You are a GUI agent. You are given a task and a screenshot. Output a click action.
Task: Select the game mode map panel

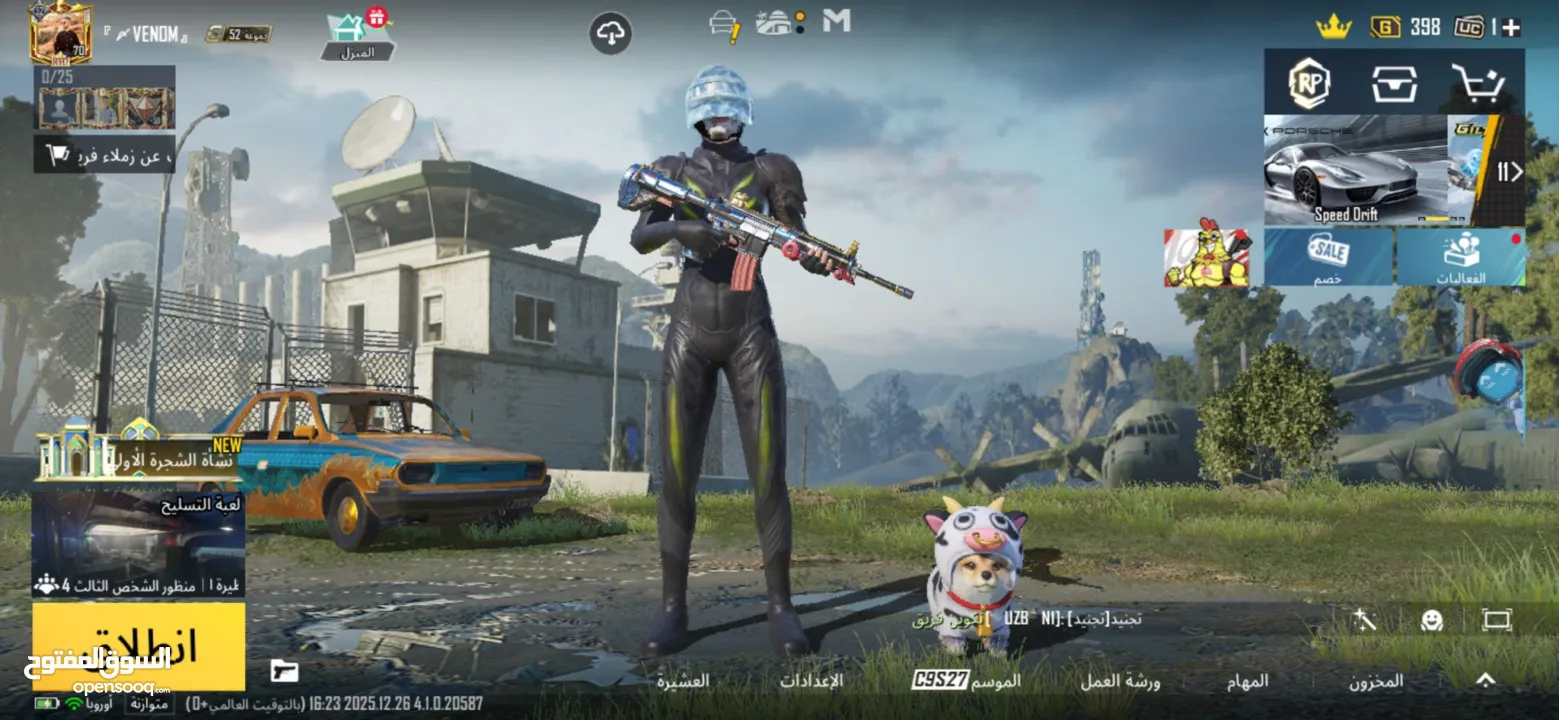(138, 542)
